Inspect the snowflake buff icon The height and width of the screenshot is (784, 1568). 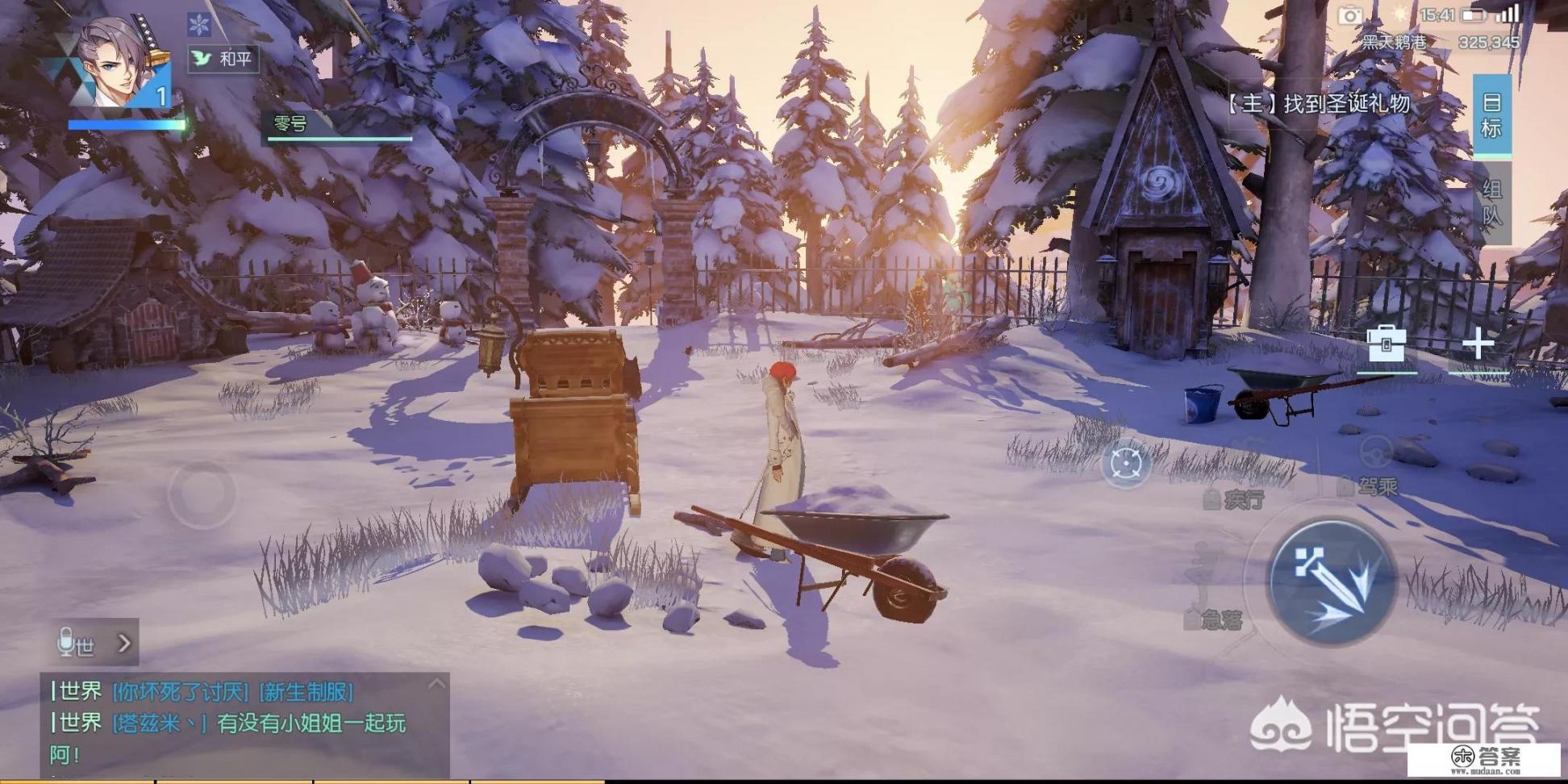pyautogui.click(x=198, y=24)
